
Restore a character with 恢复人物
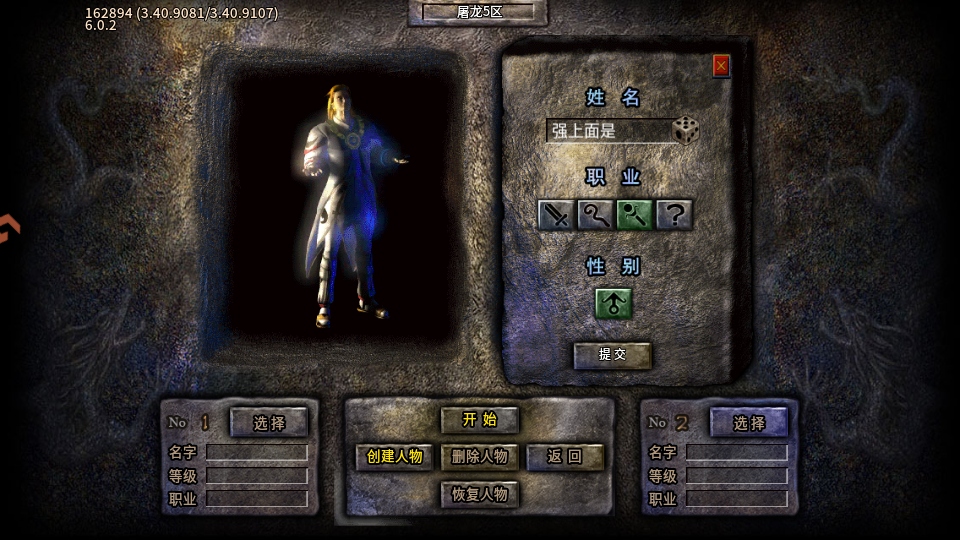pyautogui.click(x=480, y=494)
